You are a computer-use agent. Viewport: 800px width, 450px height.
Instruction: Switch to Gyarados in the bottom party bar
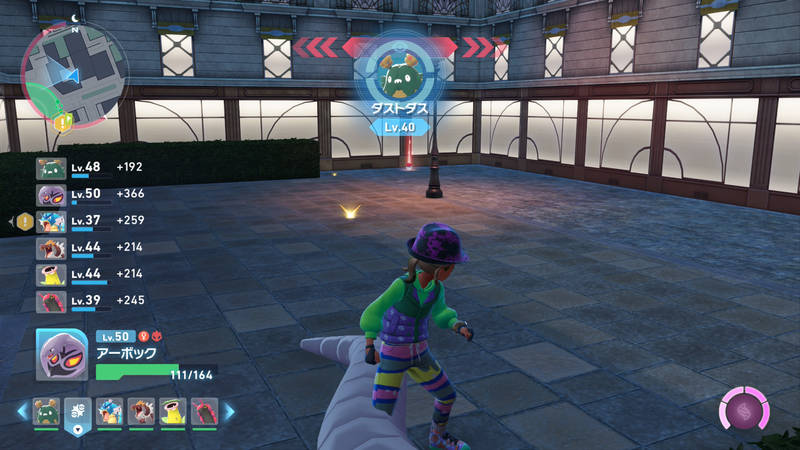[110, 411]
